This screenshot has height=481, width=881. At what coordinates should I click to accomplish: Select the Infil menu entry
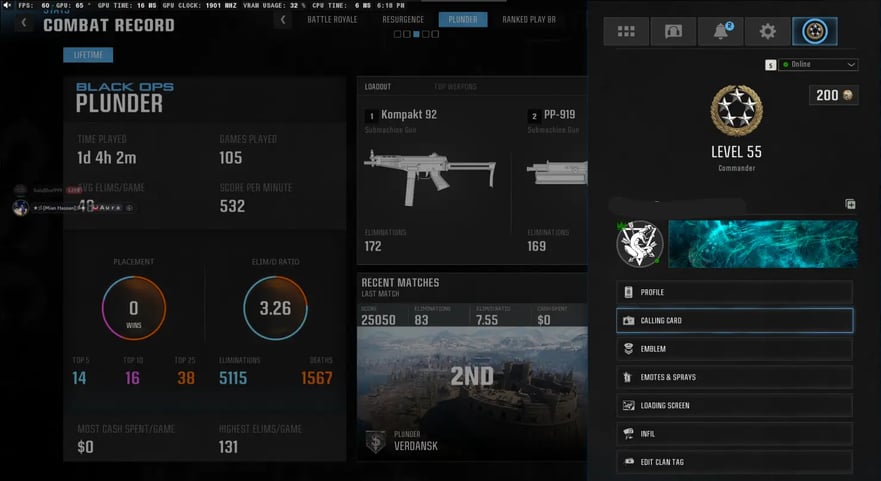tap(734, 434)
